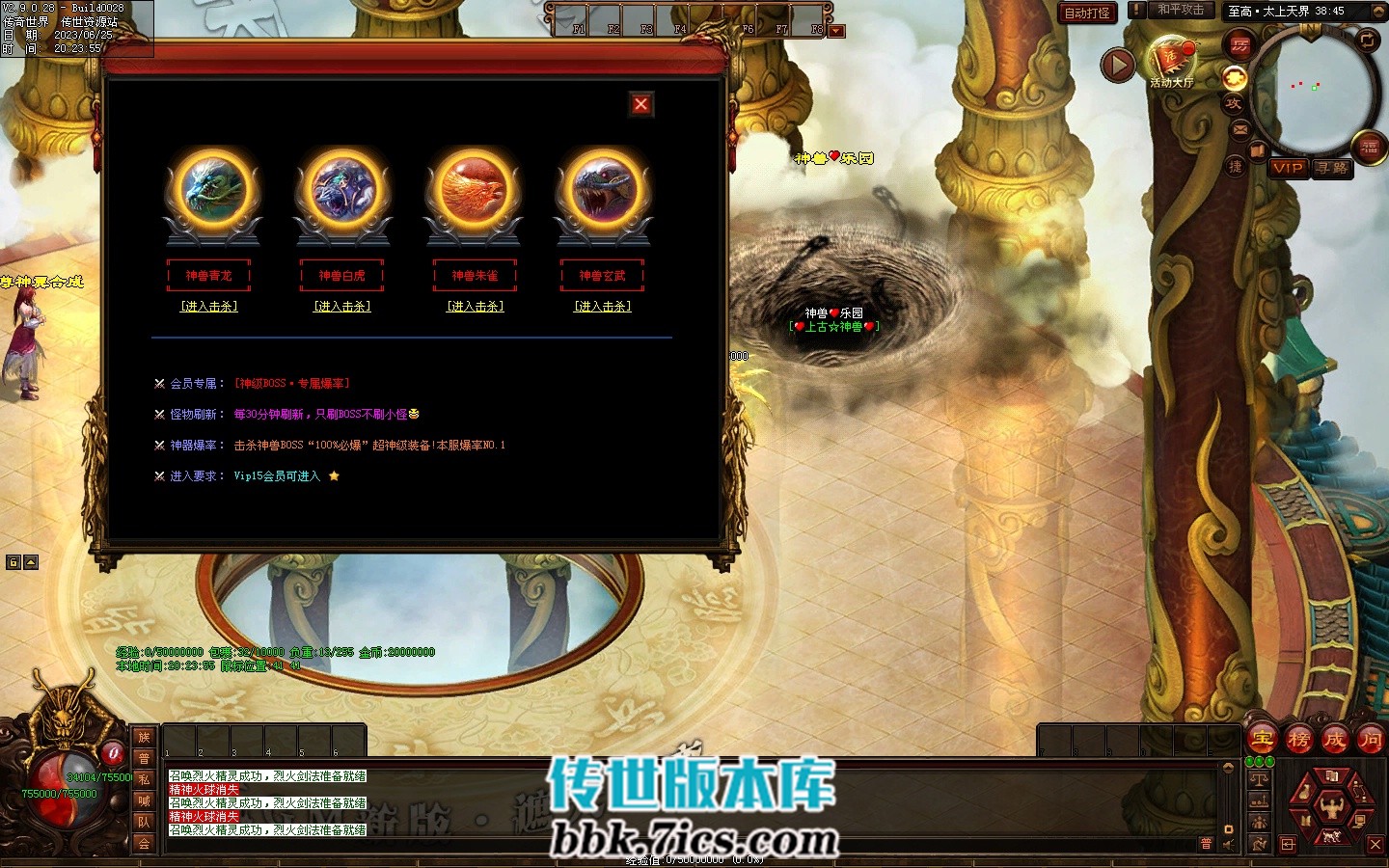This screenshot has width=1389, height=868.
Task: Switch chat to the 私 private channel
Action: click(x=144, y=779)
